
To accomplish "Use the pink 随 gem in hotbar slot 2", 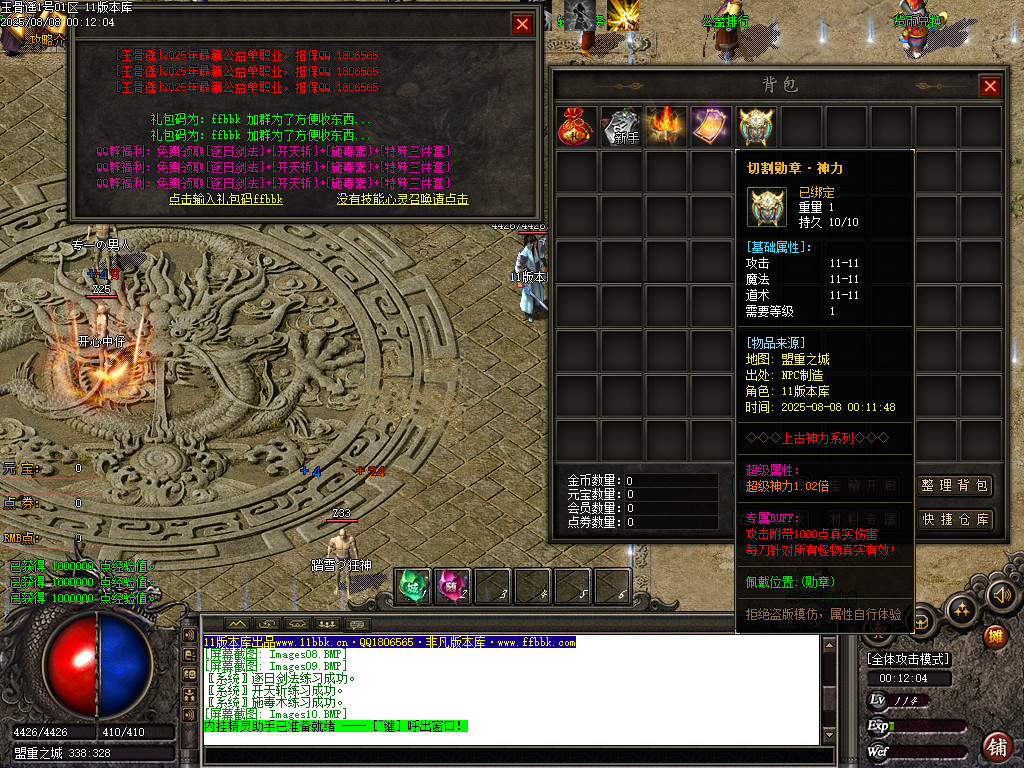I will [x=453, y=586].
